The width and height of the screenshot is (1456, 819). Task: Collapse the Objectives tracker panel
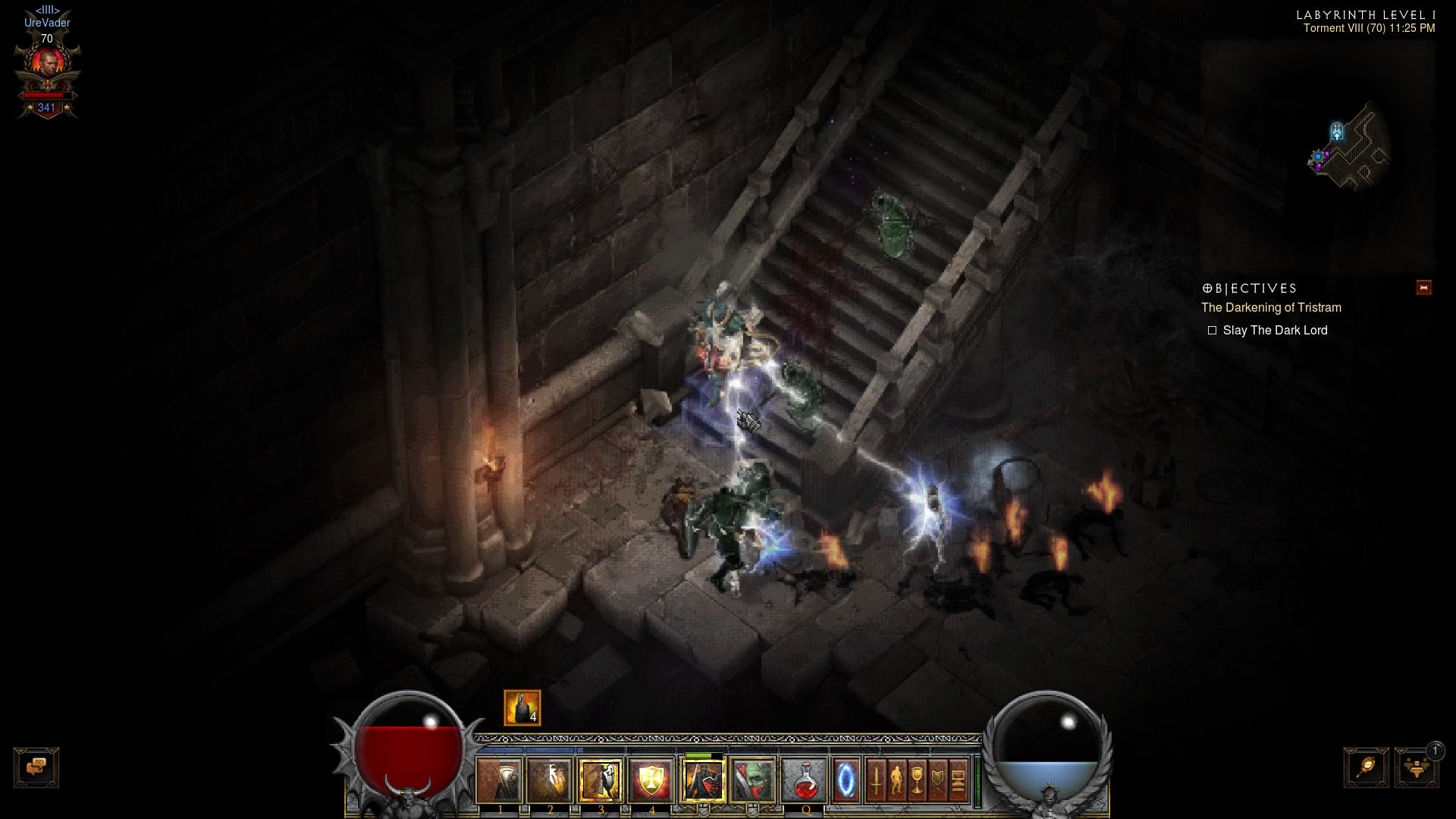tap(1423, 288)
